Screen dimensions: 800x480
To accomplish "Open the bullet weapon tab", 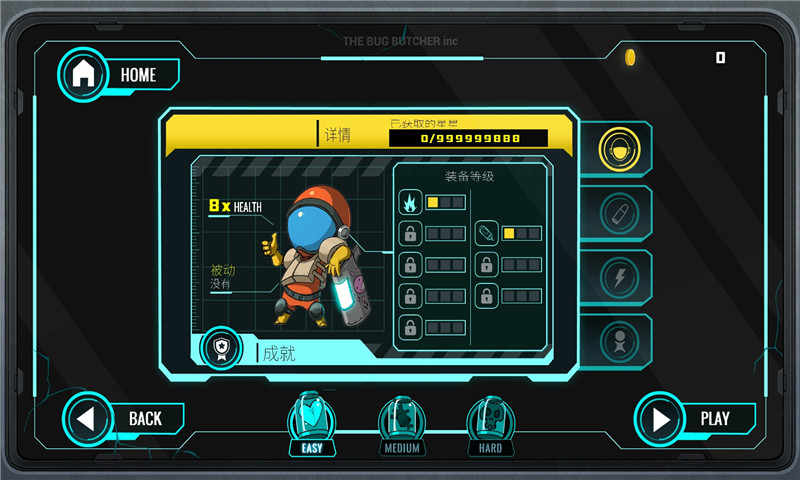I will (x=619, y=213).
